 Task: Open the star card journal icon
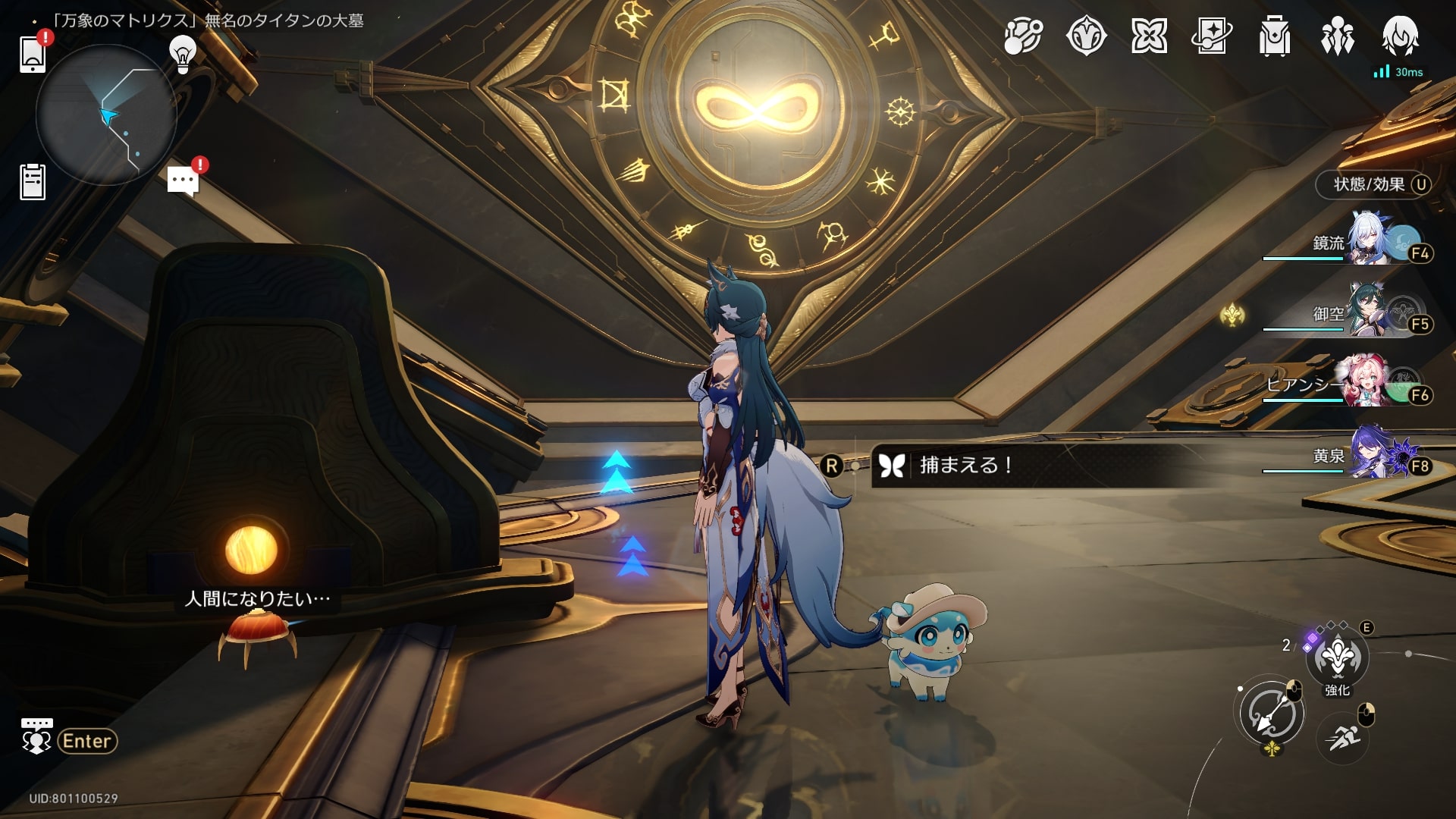[1211, 36]
